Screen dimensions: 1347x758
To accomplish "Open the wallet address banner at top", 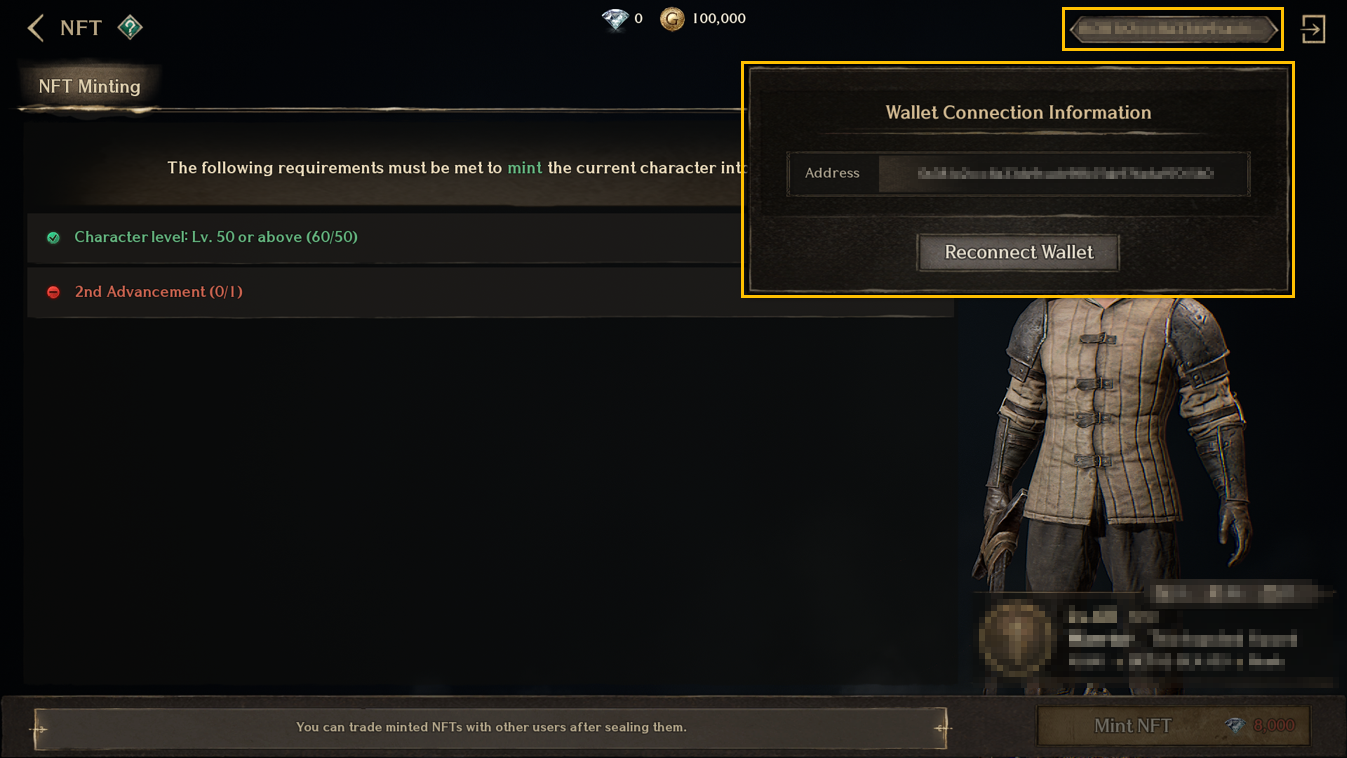I will point(1171,30).
